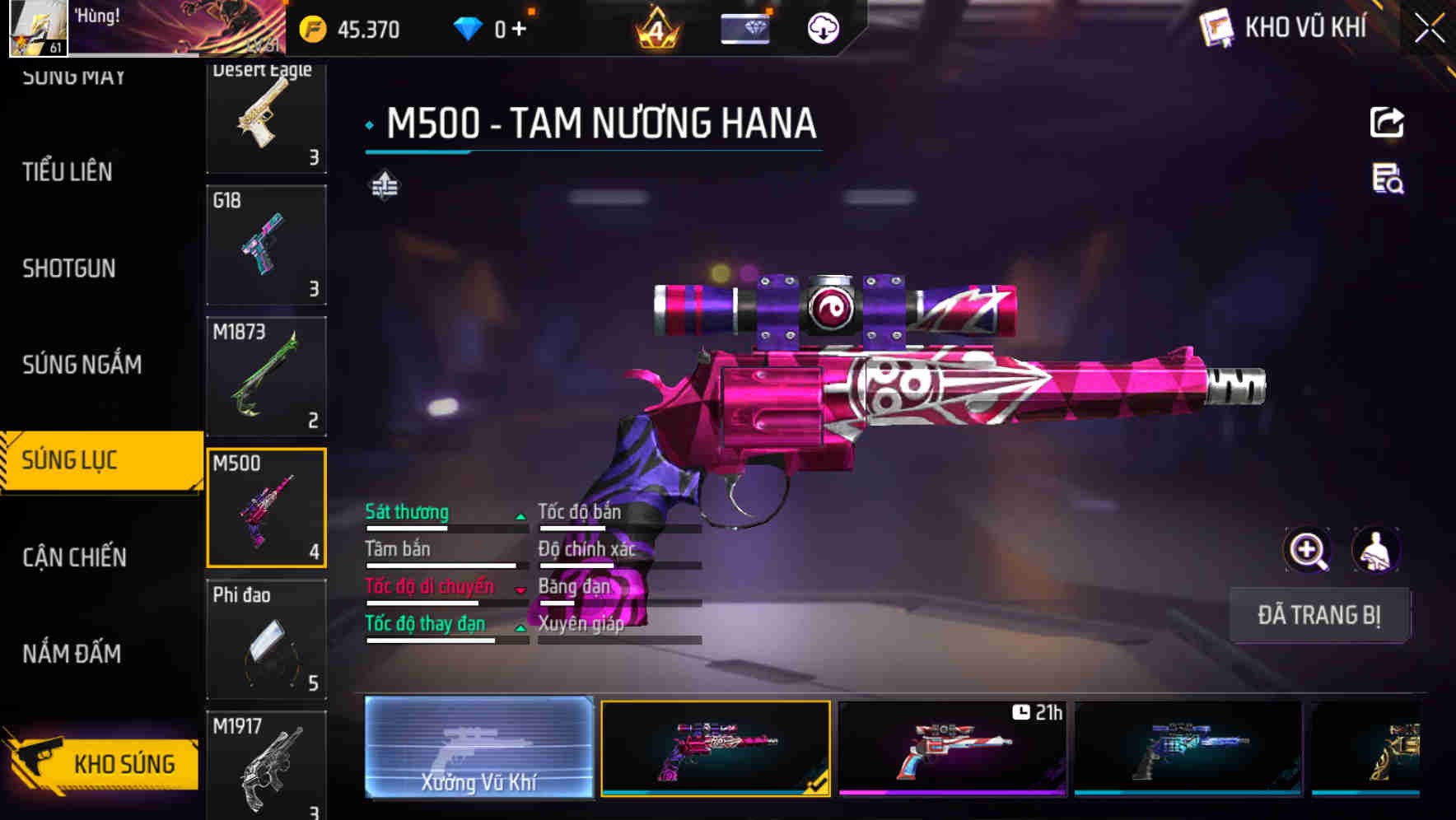Choose the Desert Eagle slot
Screen dimensions: 1456x820
tap(266, 115)
